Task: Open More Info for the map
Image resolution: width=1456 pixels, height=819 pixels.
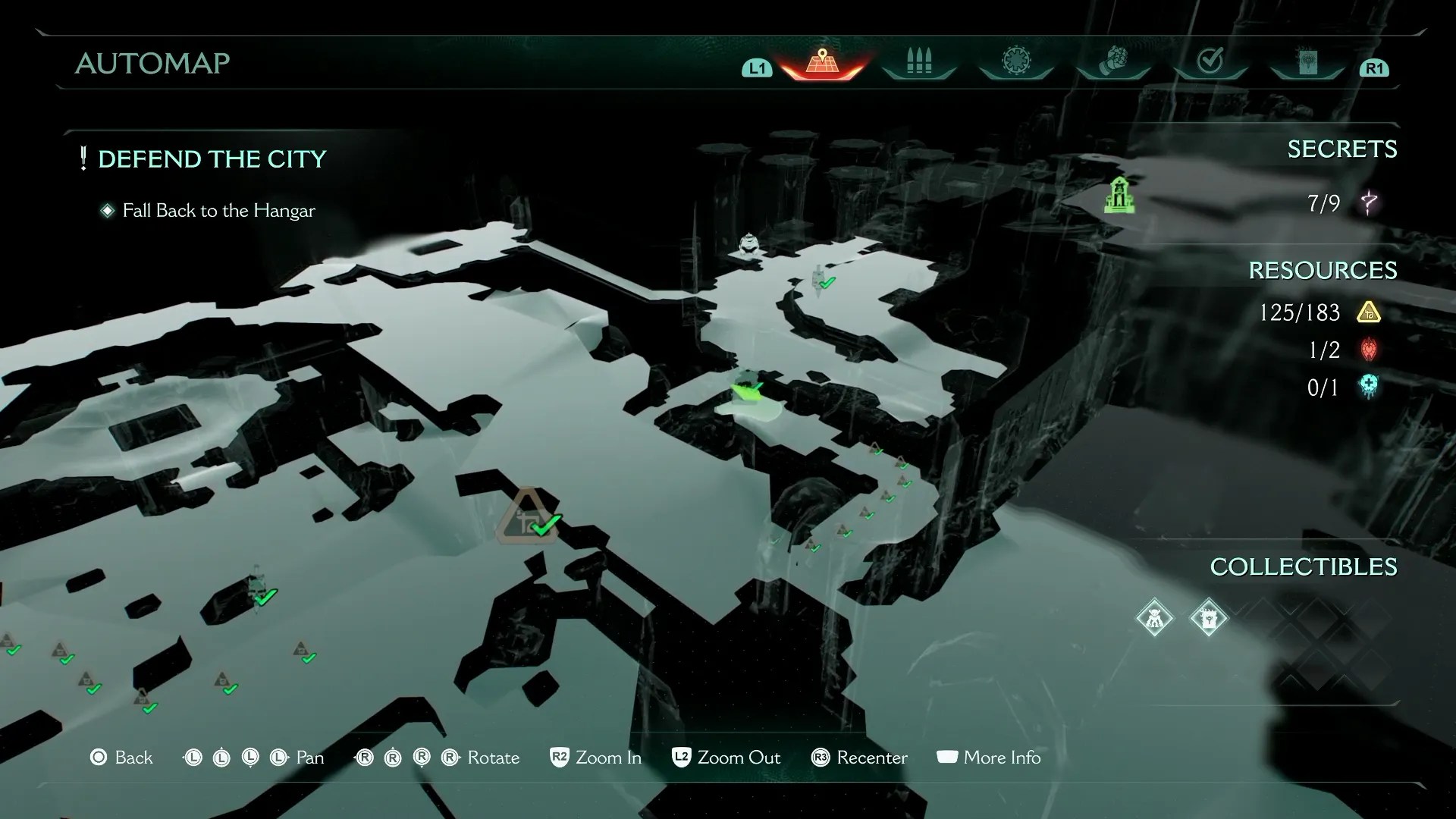Action: [x=988, y=758]
